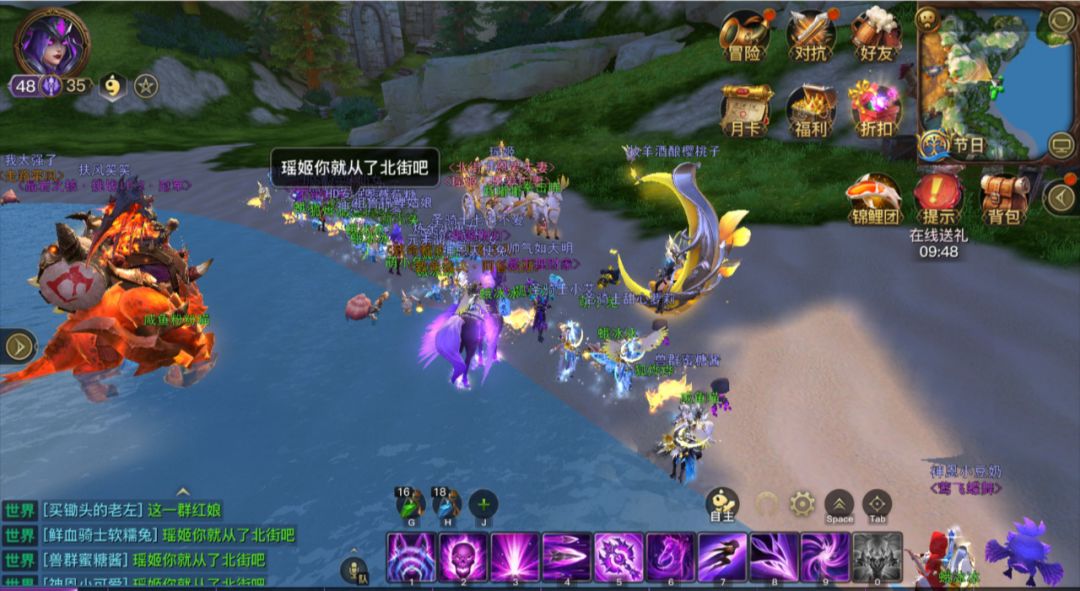Viewport: 1080px width, 591px height.
Task: Expand the left side panel arrow
Action: tap(19, 346)
